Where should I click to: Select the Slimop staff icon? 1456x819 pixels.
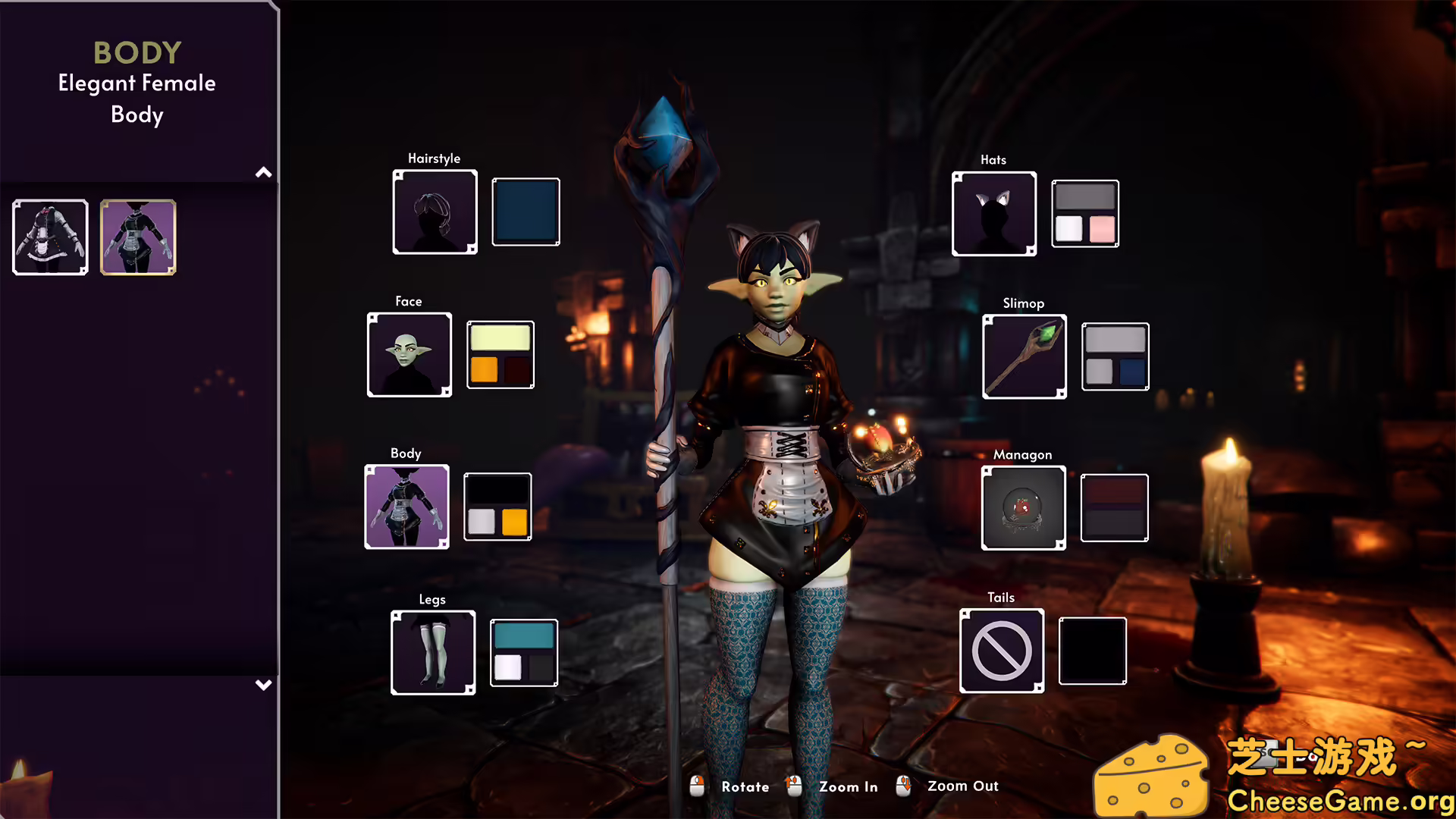1025,356
